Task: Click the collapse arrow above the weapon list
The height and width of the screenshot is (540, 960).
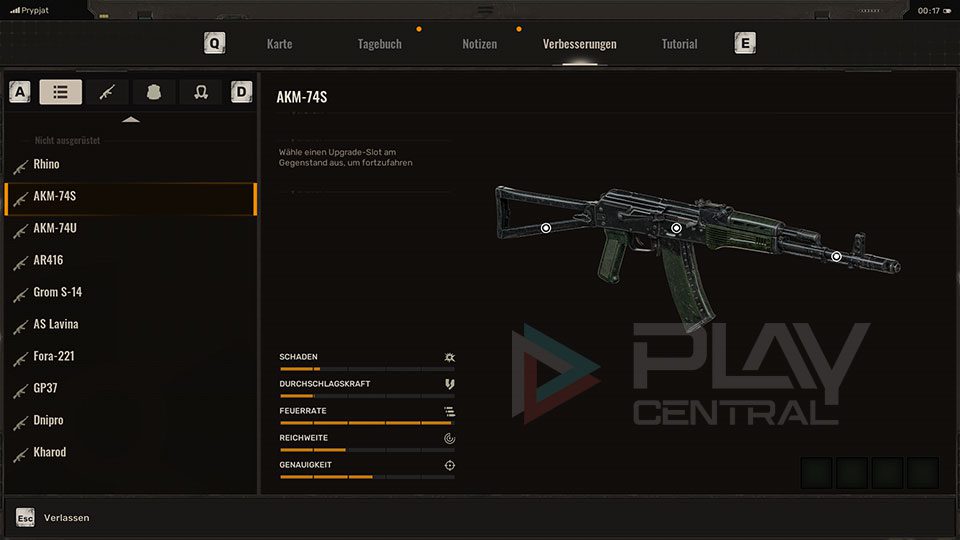Action: click(131, 120)
